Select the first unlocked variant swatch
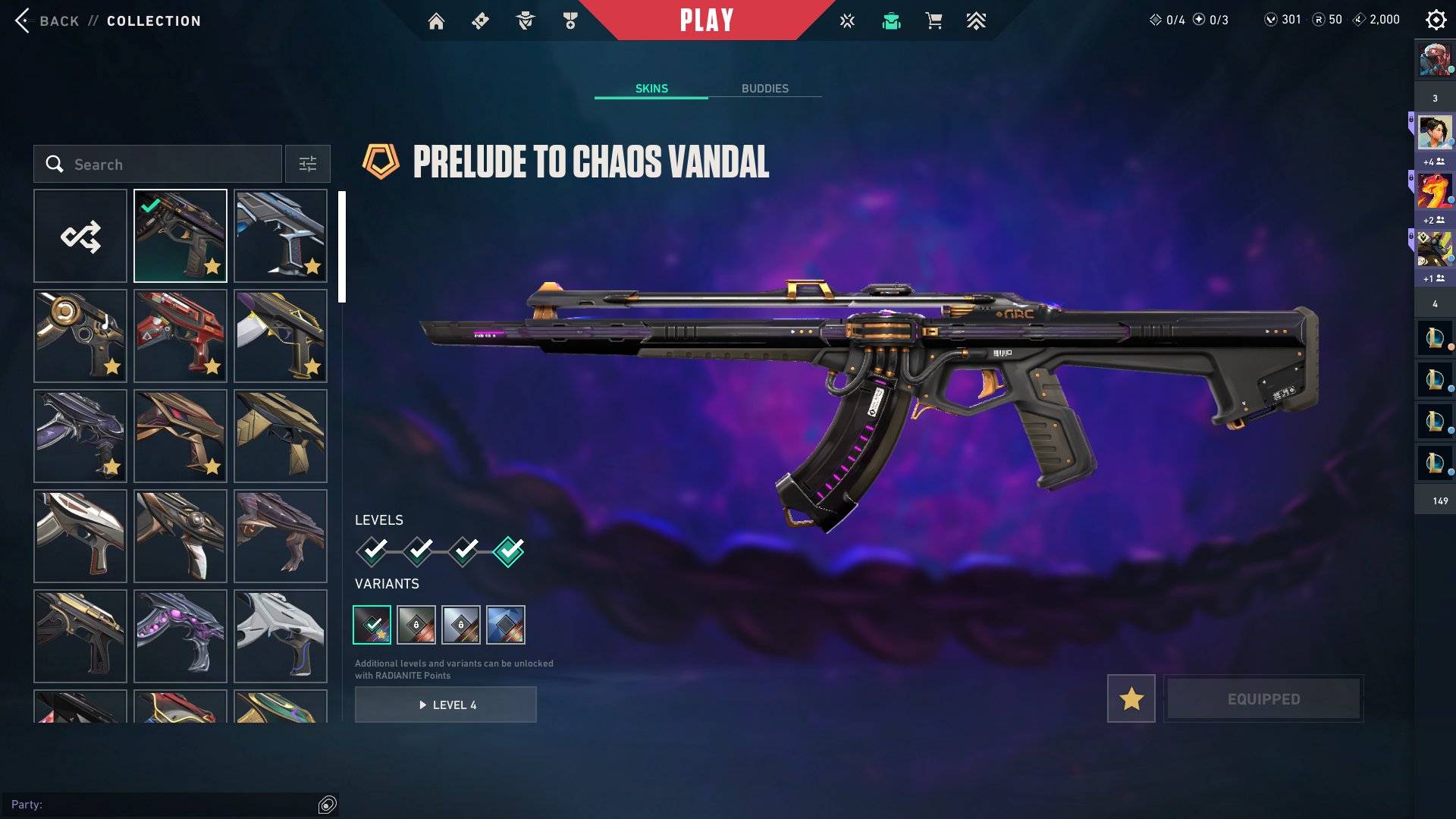Screen dimensions: 1456x819 372,624
